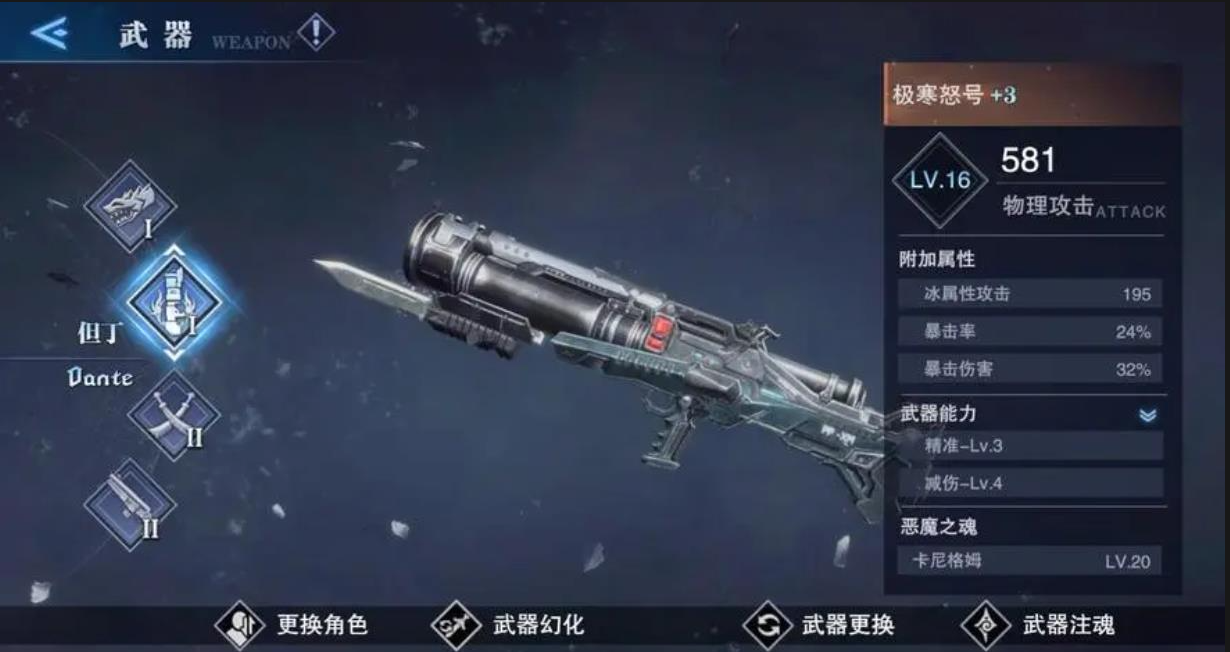This screenshot has height=652, width=1230.
Task: View the 减伤-Lv.4 weapon ability
Action: pos(1030,484)
